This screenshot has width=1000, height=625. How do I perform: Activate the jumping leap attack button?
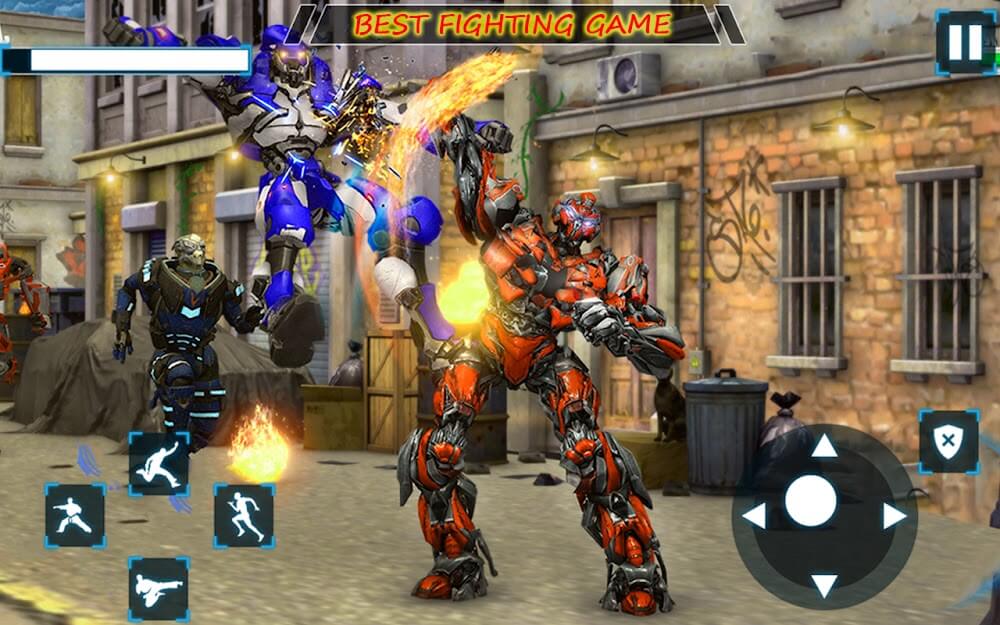point(159,464)
